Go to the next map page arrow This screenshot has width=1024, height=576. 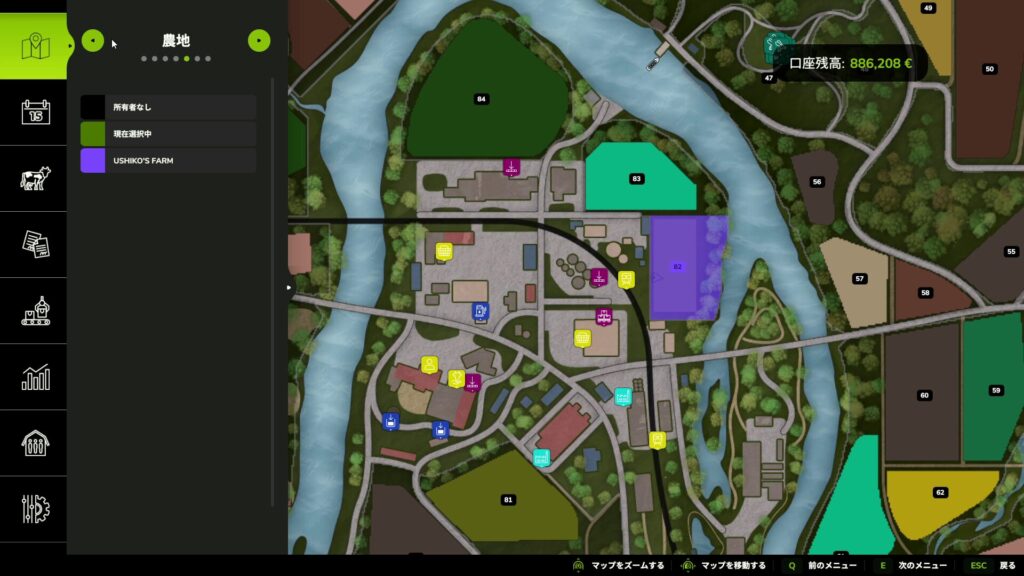pyautogui.click(x=259, y=40)
